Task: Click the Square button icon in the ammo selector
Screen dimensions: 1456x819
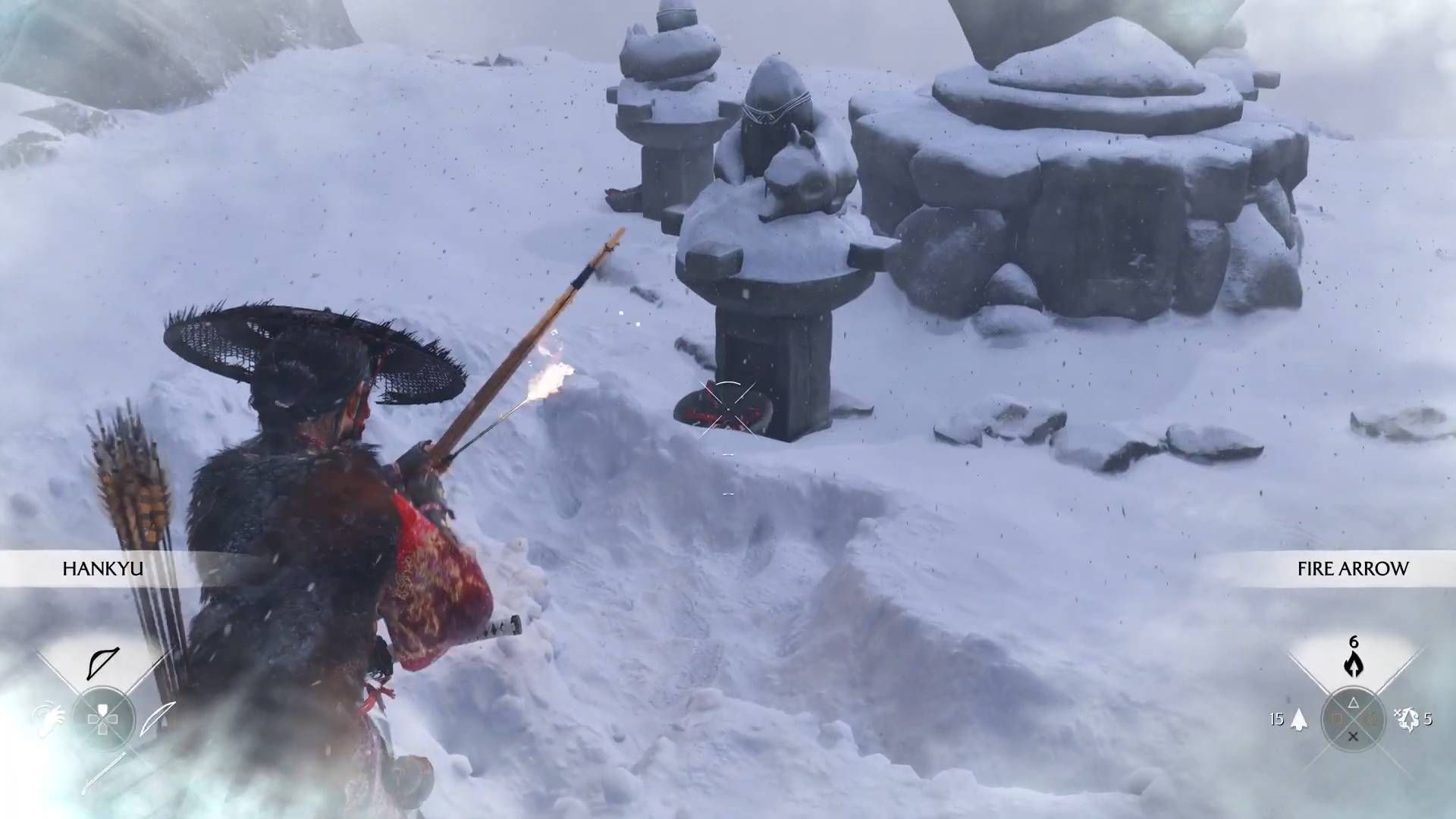Action: 1338,719
